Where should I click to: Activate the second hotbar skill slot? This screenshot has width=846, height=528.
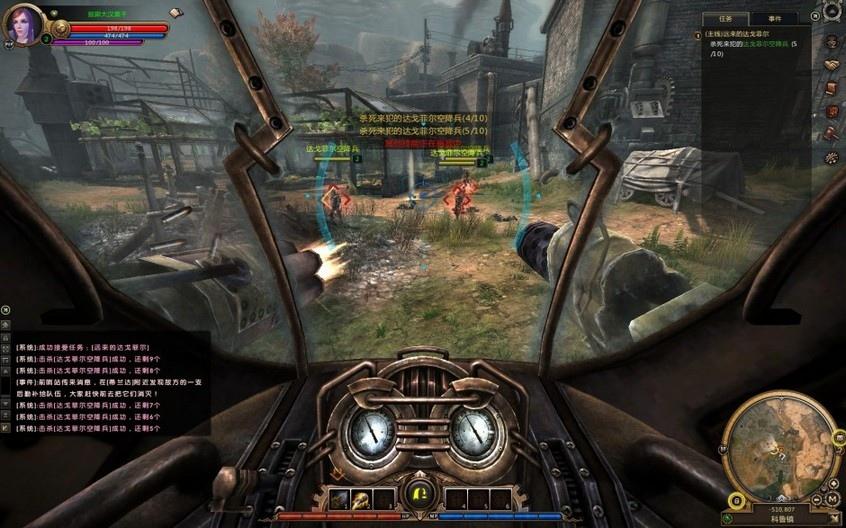(x=361, y=499)
